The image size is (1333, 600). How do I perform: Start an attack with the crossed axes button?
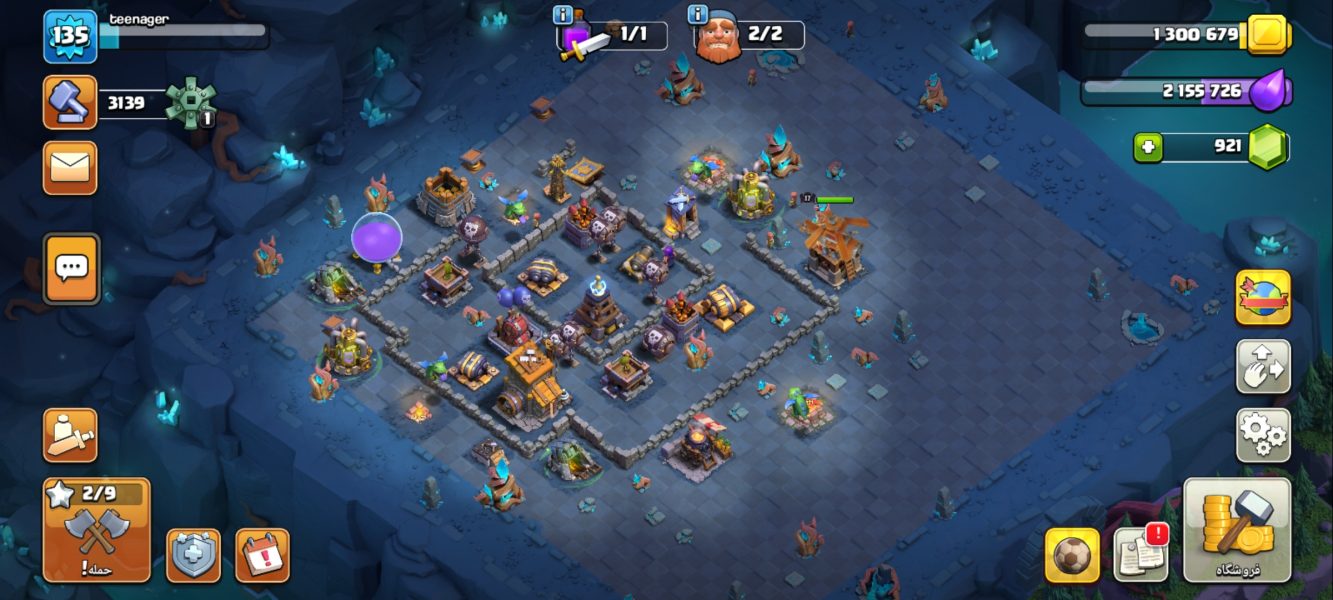pyautogui.click(x=96, y=531)
